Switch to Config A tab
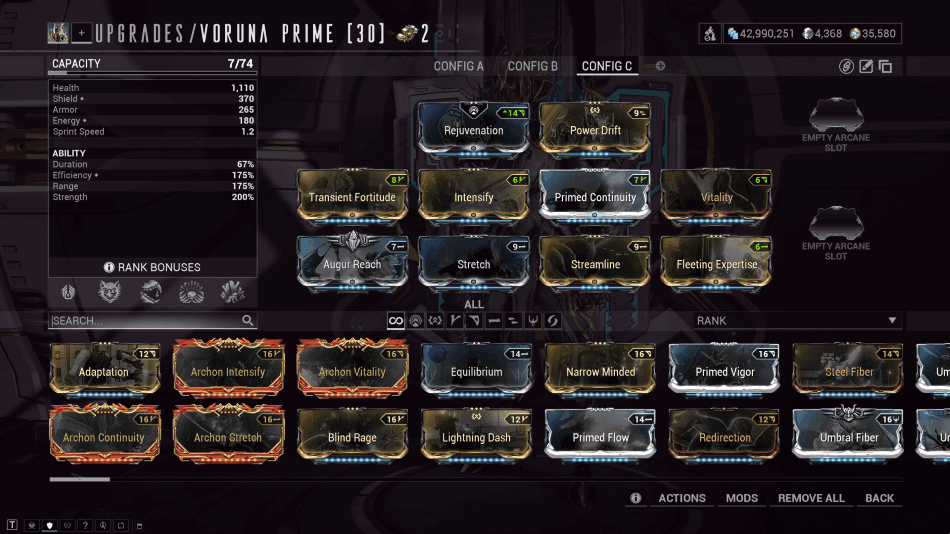This screenshot has height=534, width=950. click(458, 66)
